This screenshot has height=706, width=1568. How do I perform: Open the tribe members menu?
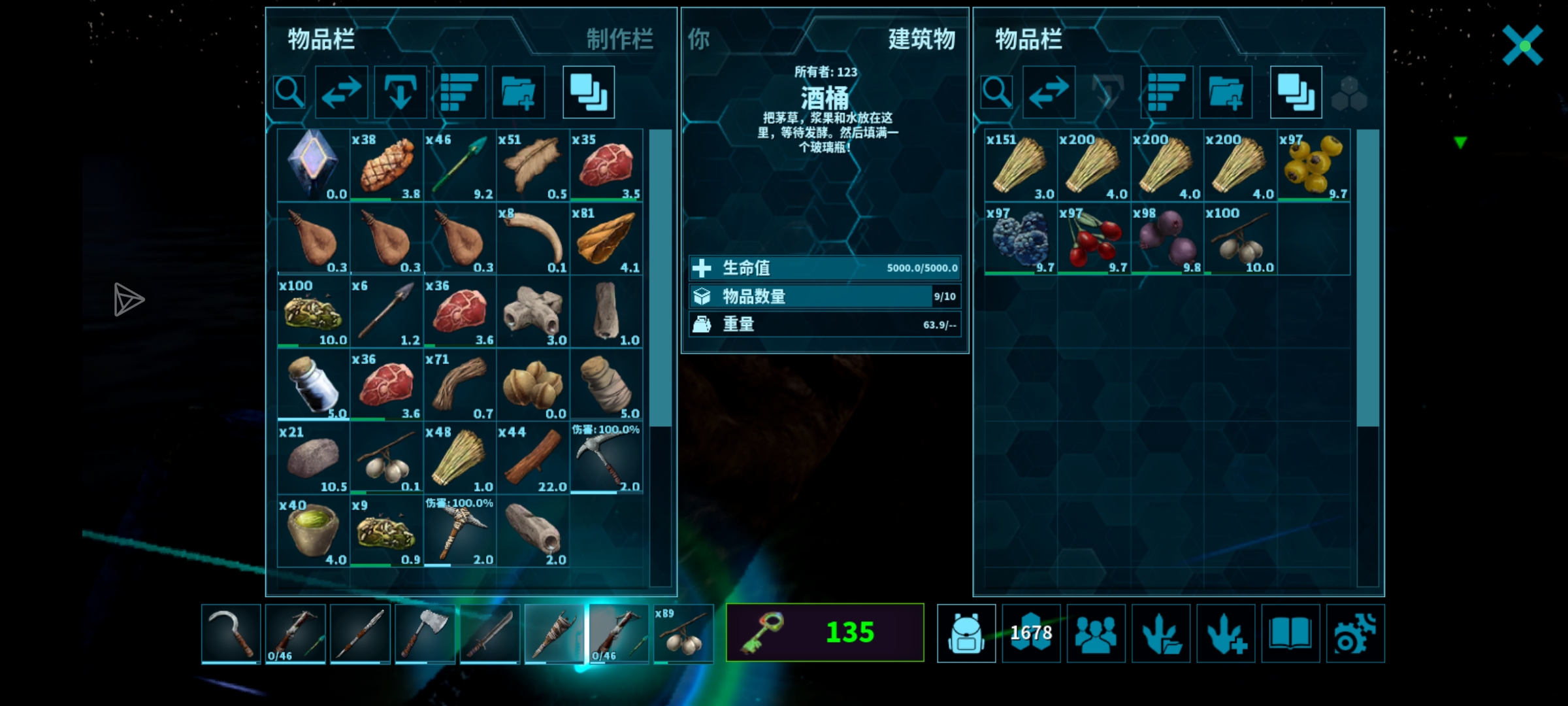(x=1096, y=633)
